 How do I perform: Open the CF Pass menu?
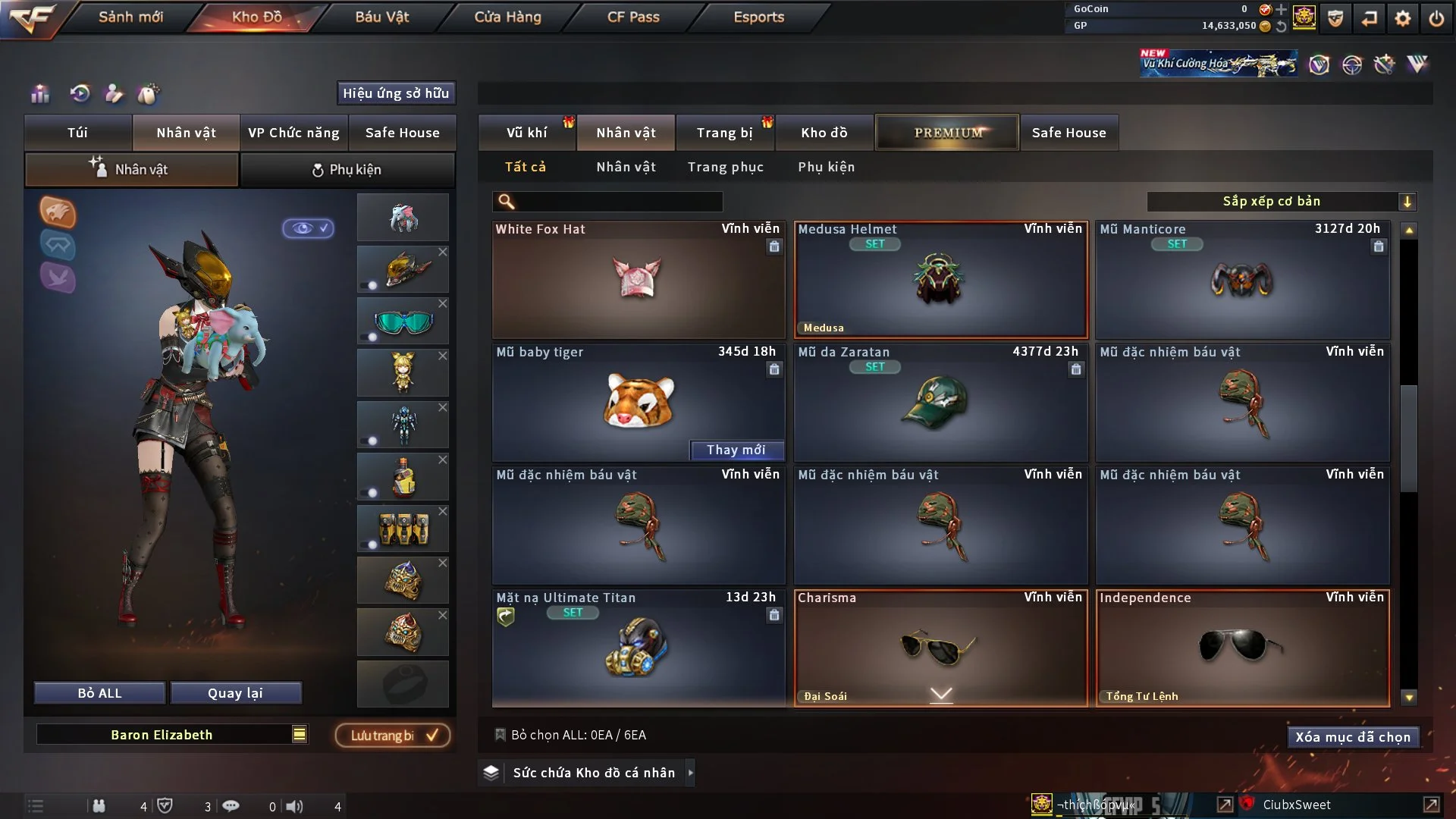point(633,17)
